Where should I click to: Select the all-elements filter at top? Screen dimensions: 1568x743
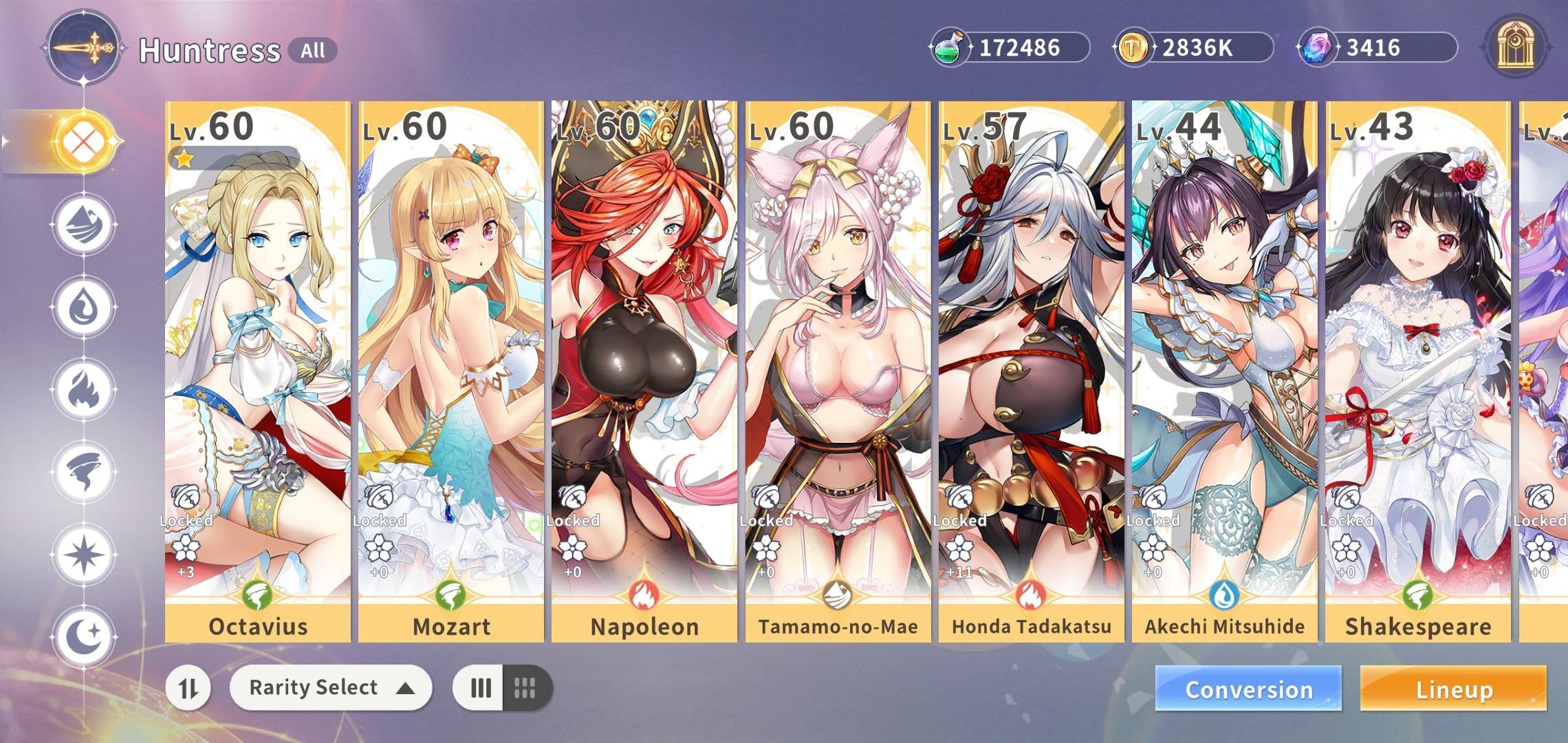(84, 142)
